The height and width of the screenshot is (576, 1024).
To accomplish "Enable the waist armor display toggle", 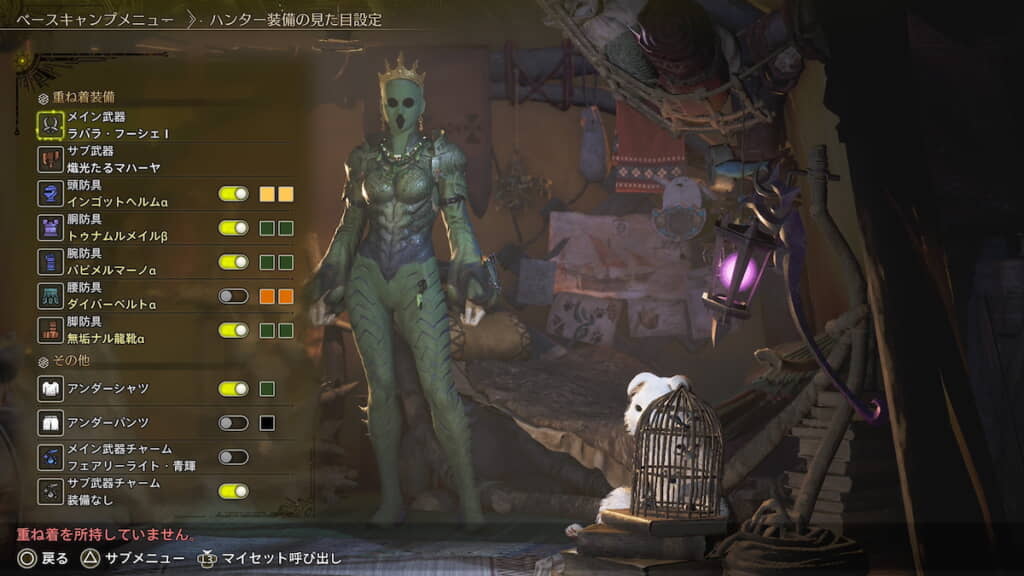I will [x=233, y=296].
